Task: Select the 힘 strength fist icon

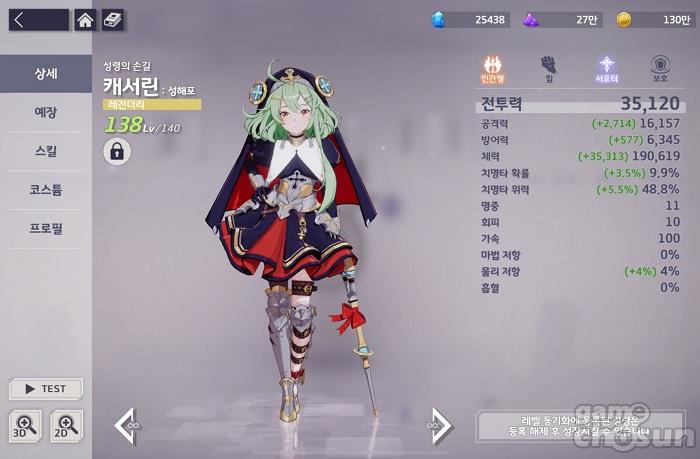Action: click(548, 68)
